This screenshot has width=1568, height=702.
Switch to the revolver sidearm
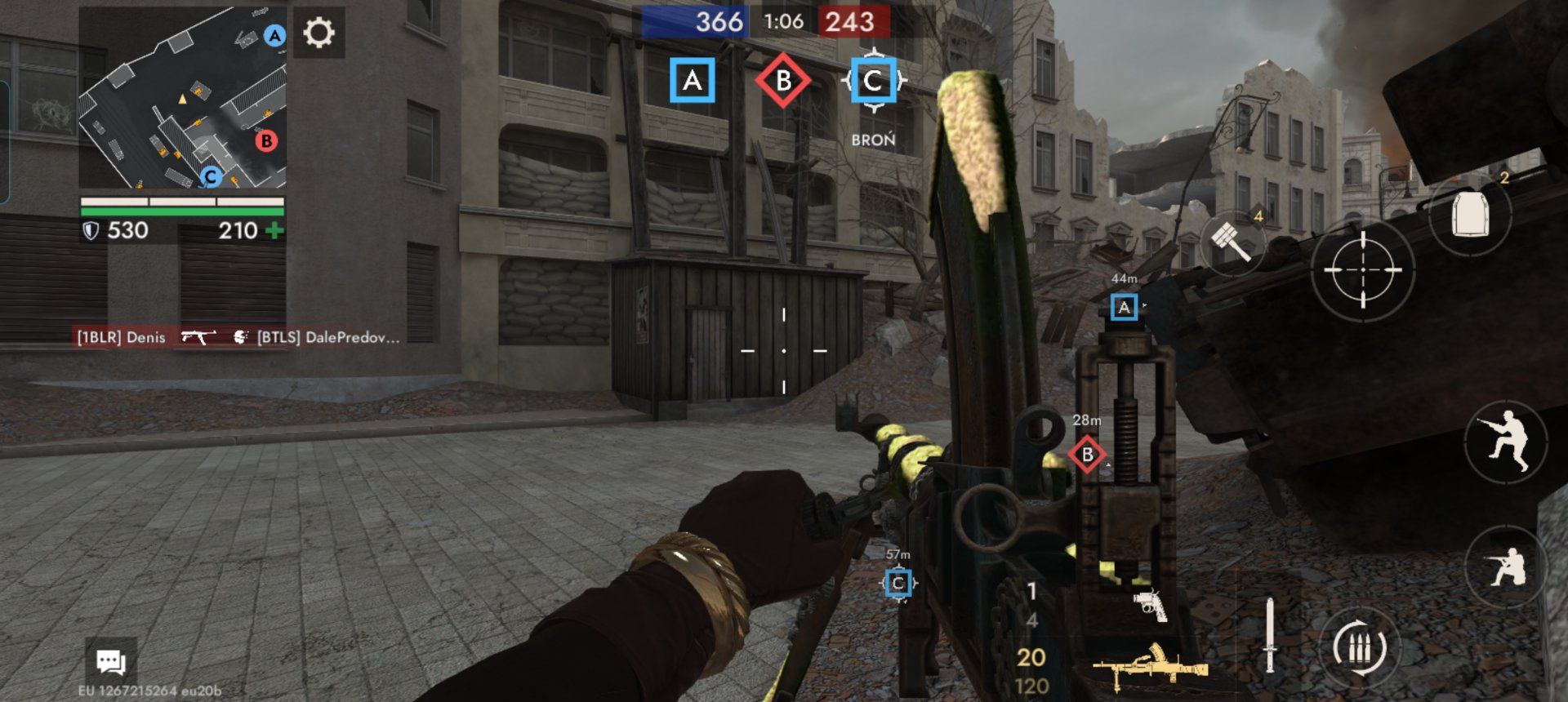click(1150, 605)
